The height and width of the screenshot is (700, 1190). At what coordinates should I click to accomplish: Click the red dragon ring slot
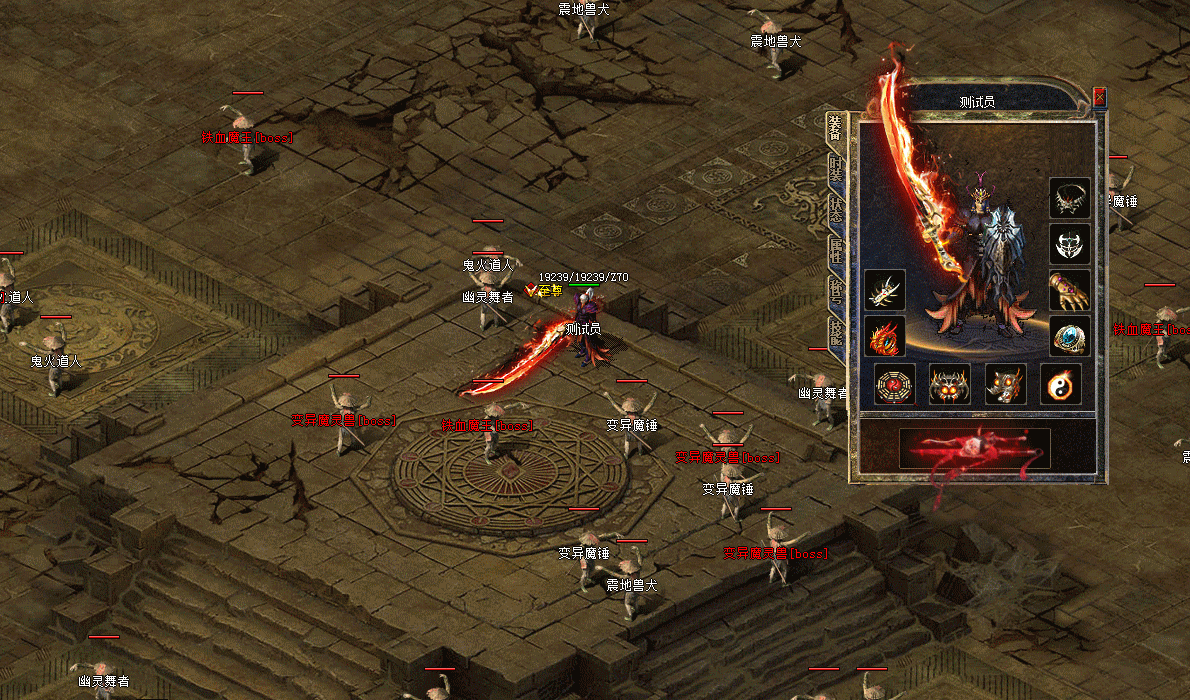pyautogui.click(x=885, y=336)
